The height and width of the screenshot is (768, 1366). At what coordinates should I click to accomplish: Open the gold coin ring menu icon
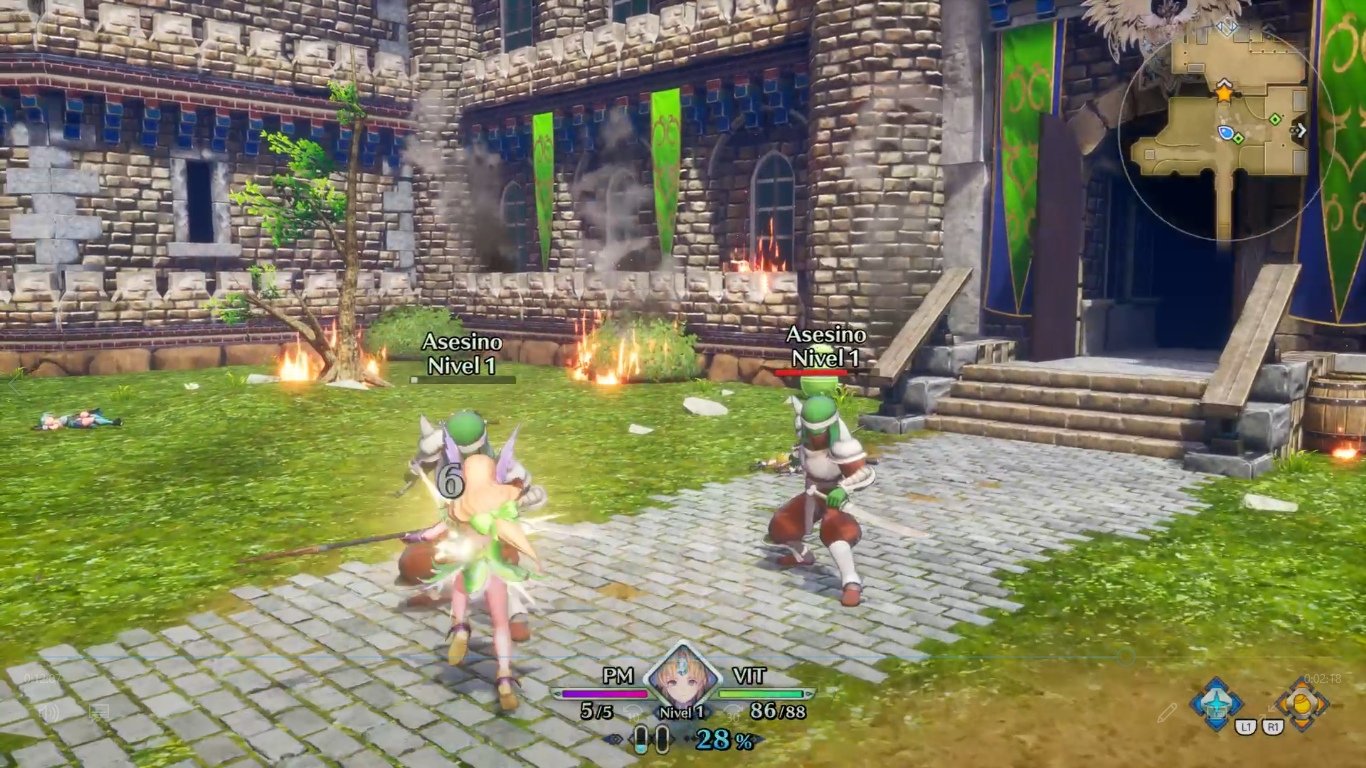click(x=1302, y=702)
